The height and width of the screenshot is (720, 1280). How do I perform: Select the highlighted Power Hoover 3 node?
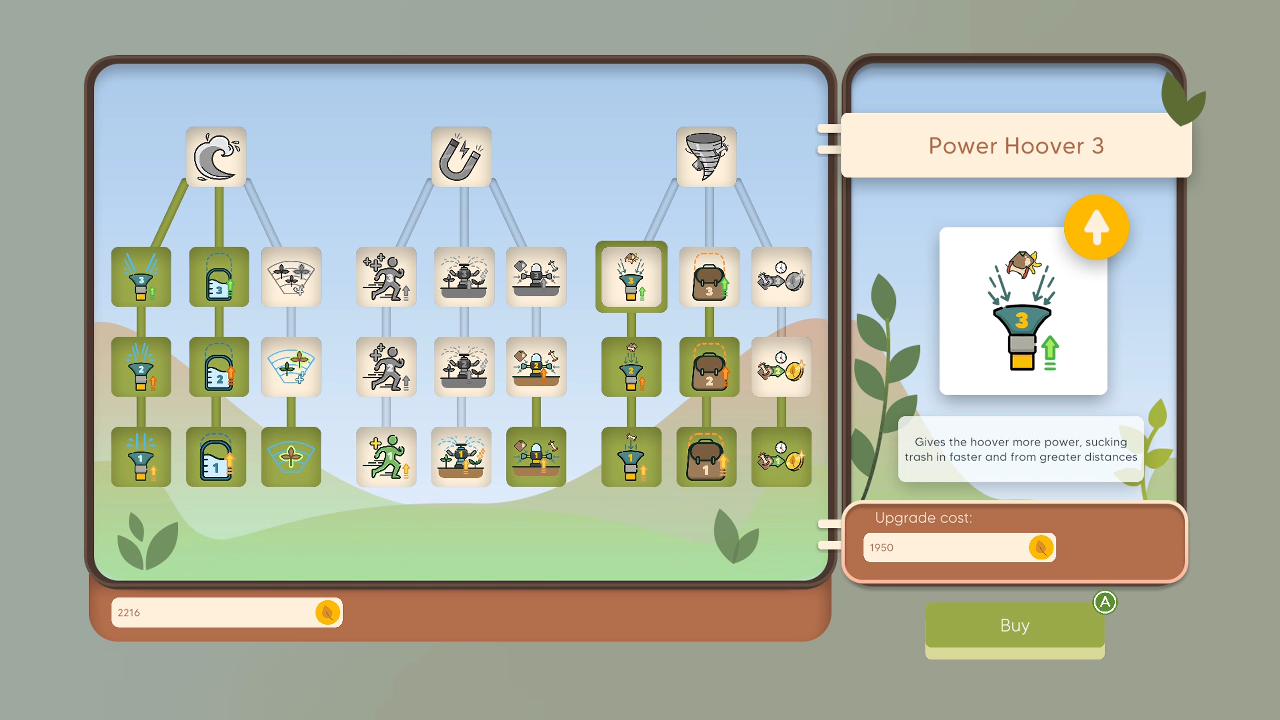[631, 277]
